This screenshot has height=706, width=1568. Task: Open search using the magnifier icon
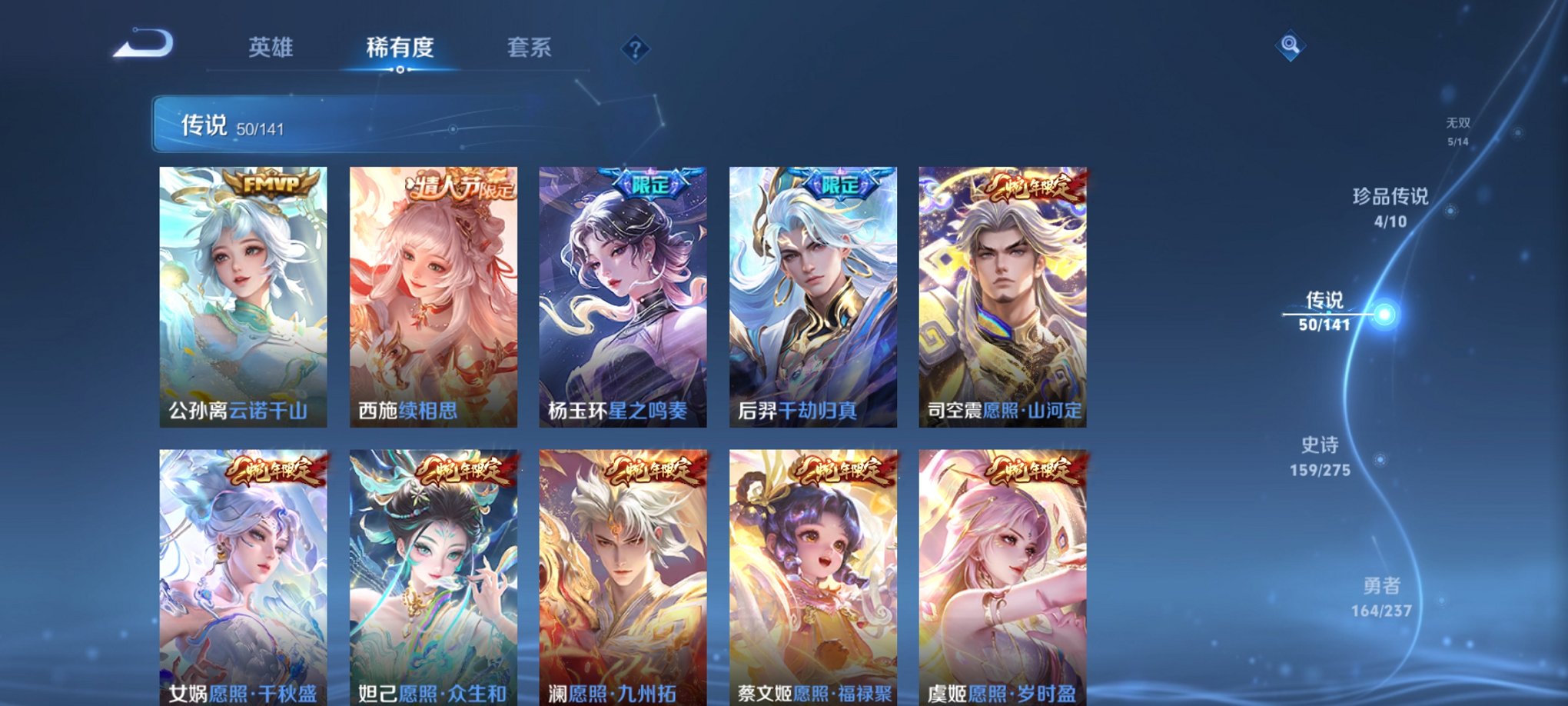[1291, 44]
